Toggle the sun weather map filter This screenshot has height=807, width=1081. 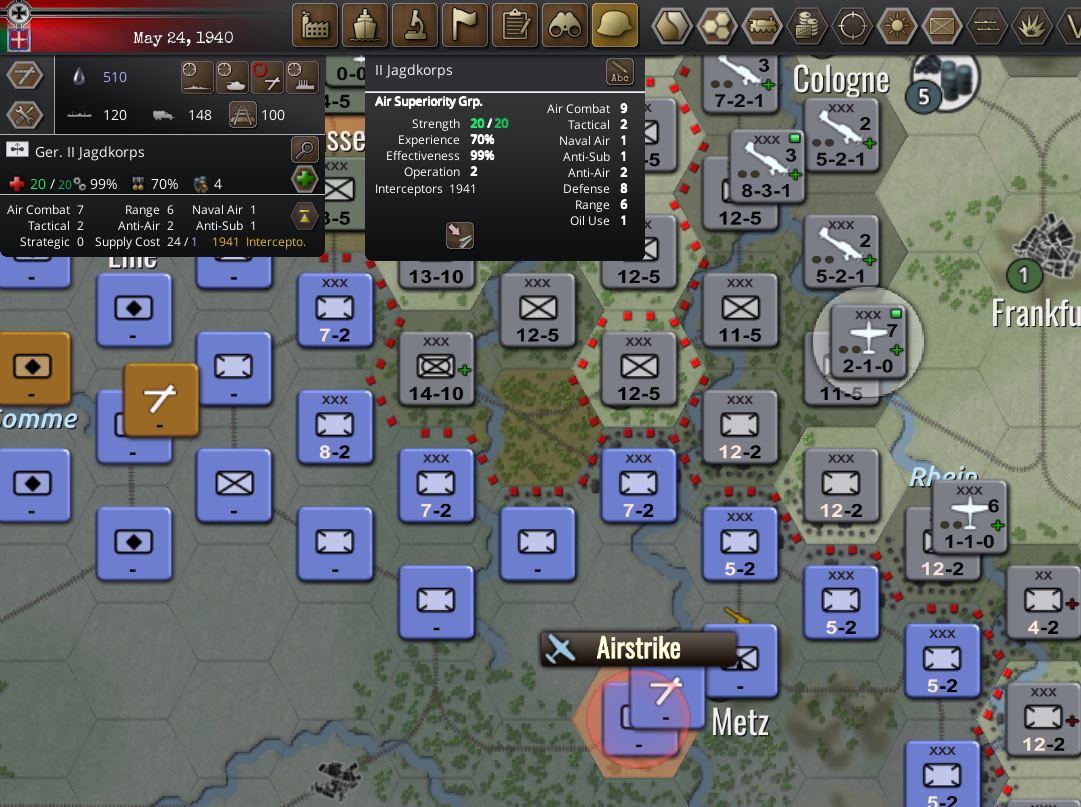pos(897,25)
